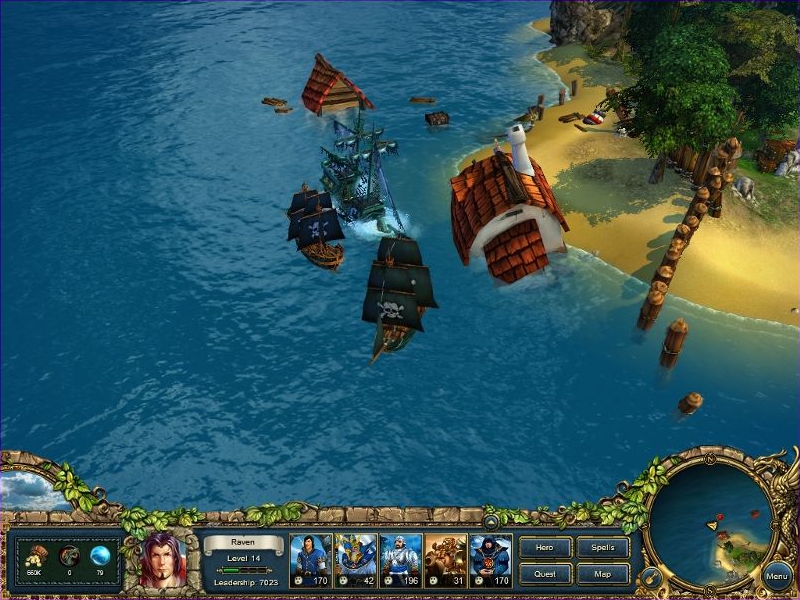The image size is (800, 600).
Task: Open the world Map
Action: tap(603, 574)
